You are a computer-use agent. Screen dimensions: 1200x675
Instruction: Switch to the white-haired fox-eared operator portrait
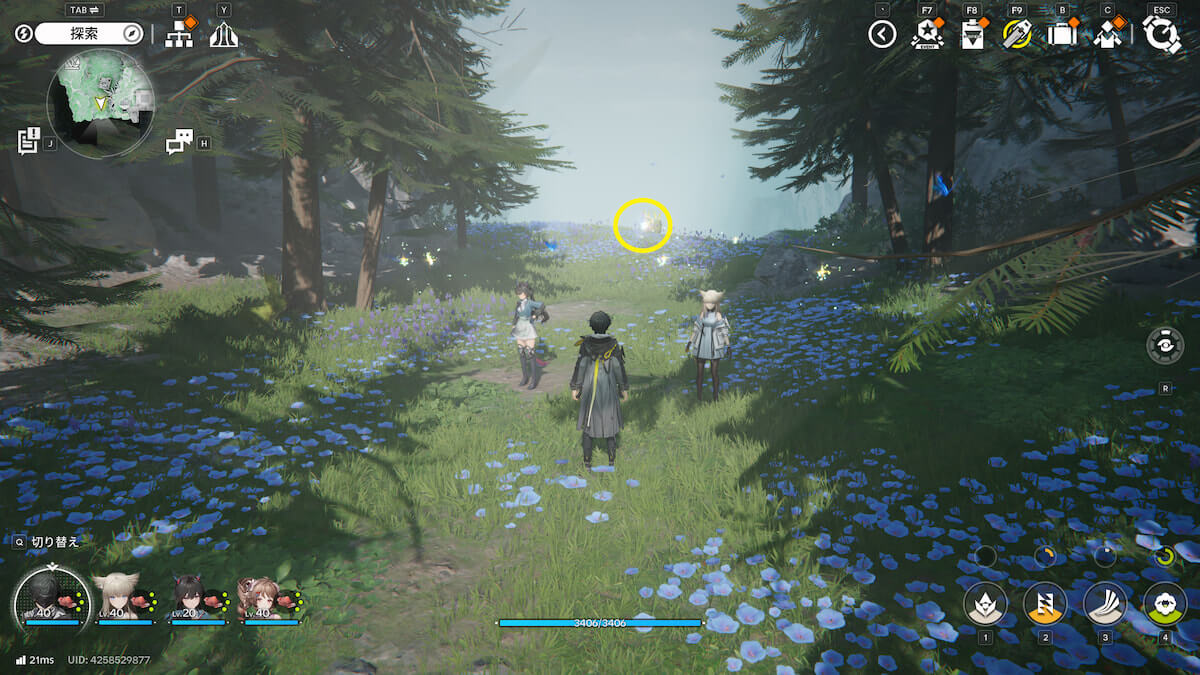[x=119, y=597]
